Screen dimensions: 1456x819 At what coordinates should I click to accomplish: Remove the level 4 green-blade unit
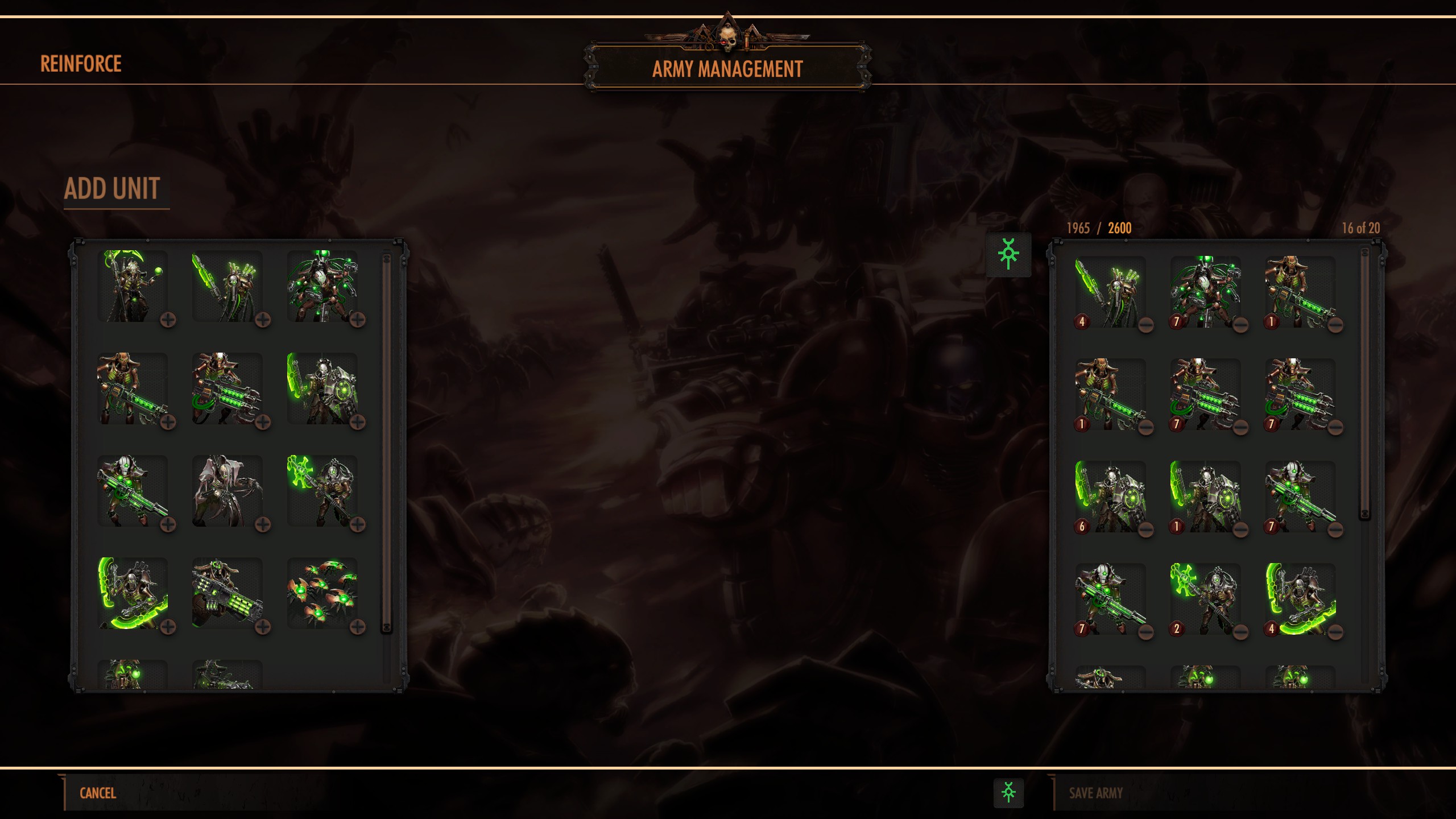1146,325
